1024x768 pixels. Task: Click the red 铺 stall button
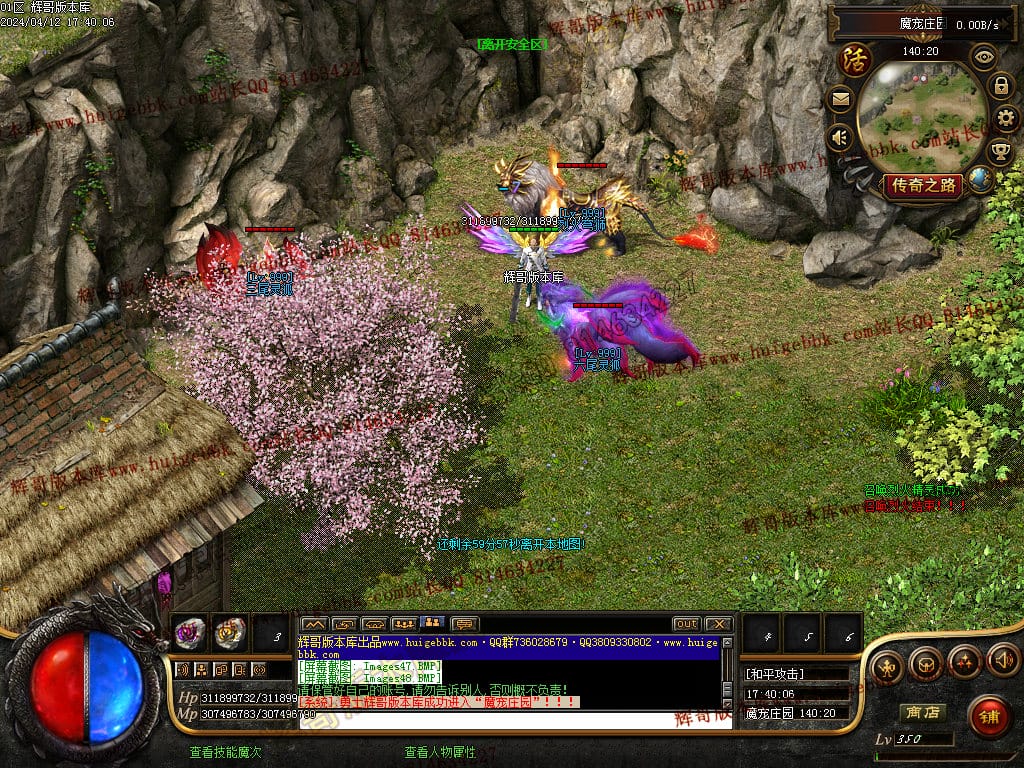(989, 717)
